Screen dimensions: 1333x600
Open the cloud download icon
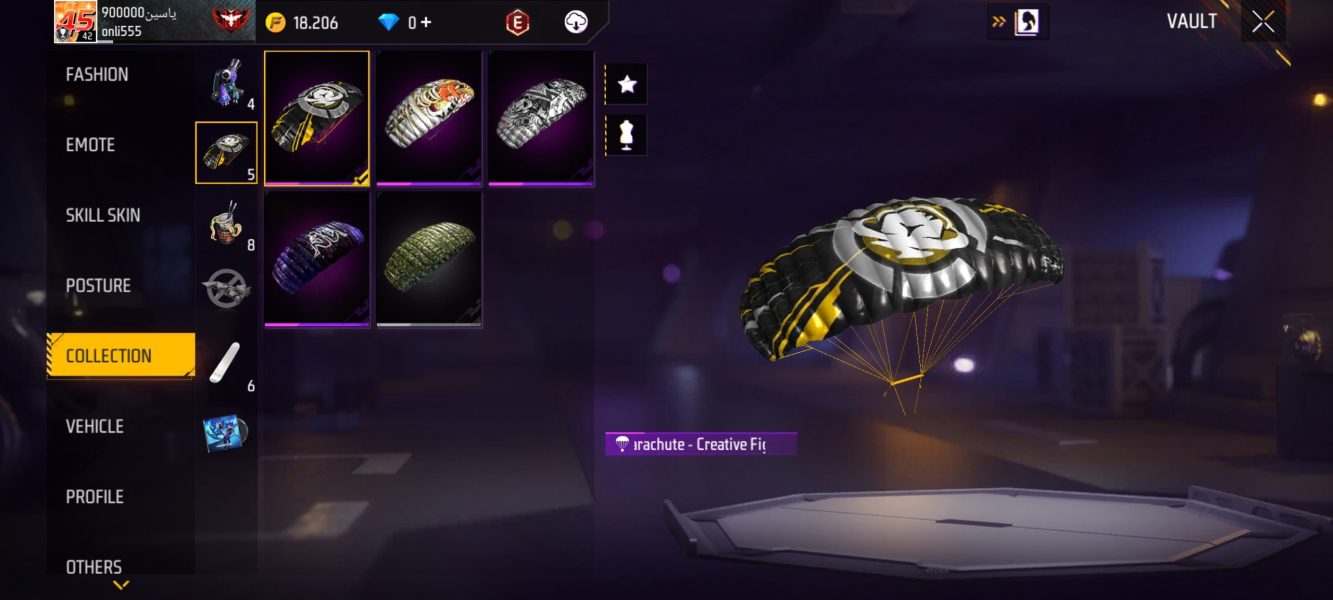[576, 22]
